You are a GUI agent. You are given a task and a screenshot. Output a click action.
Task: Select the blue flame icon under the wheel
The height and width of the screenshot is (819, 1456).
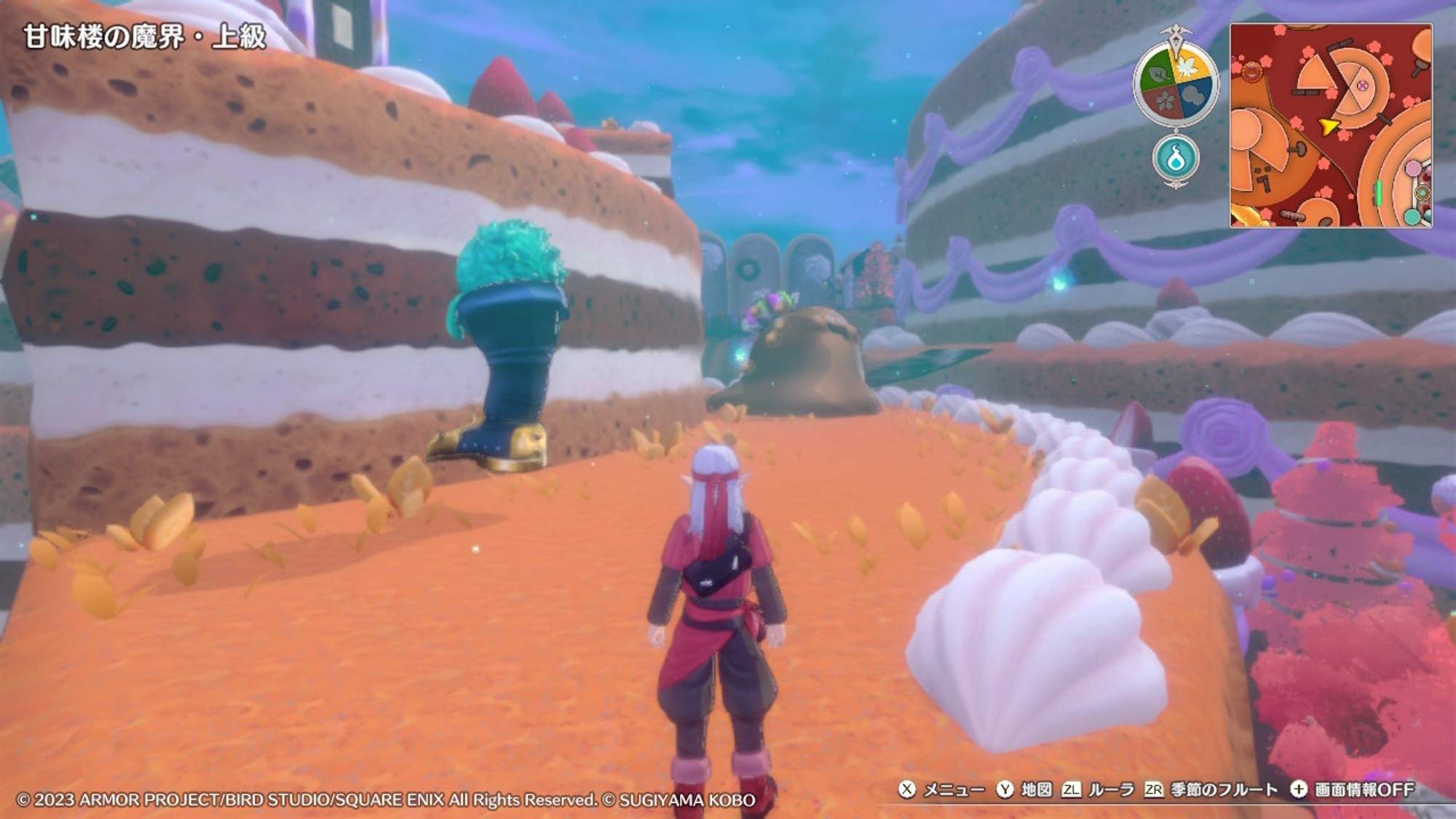[x=1176, y=158]
